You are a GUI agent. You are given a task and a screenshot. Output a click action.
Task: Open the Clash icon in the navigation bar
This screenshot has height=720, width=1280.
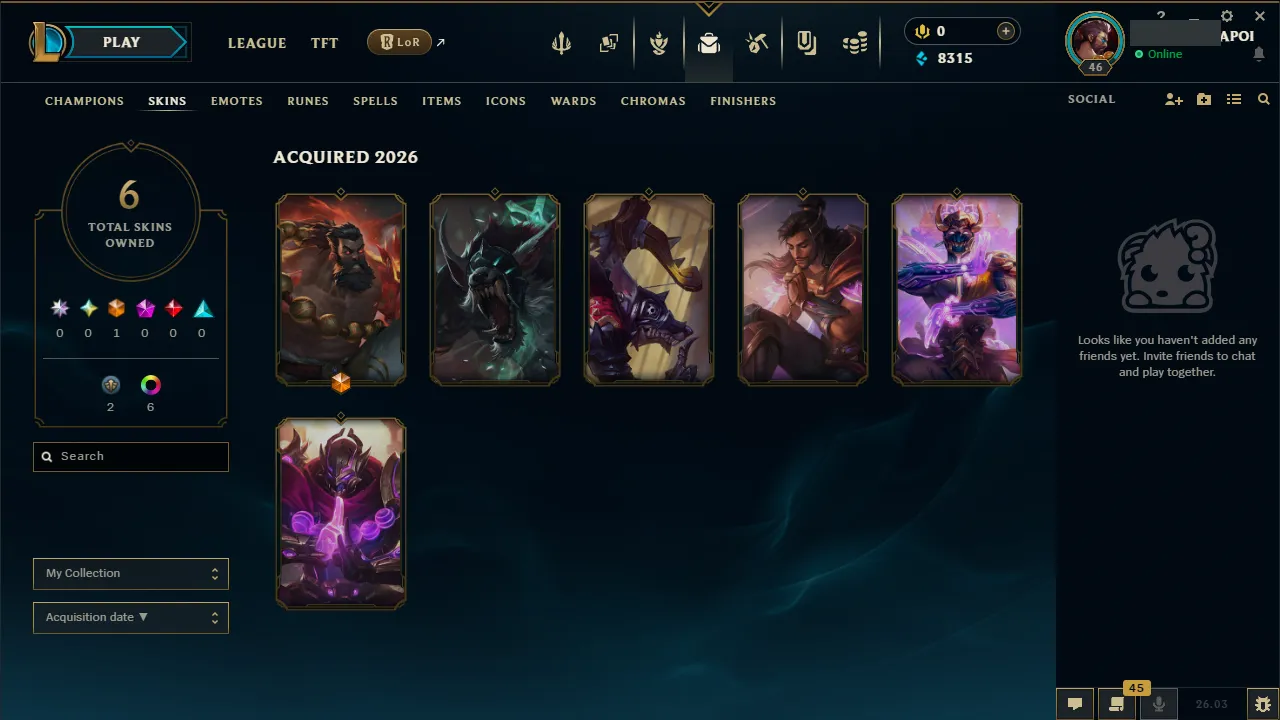659,43
